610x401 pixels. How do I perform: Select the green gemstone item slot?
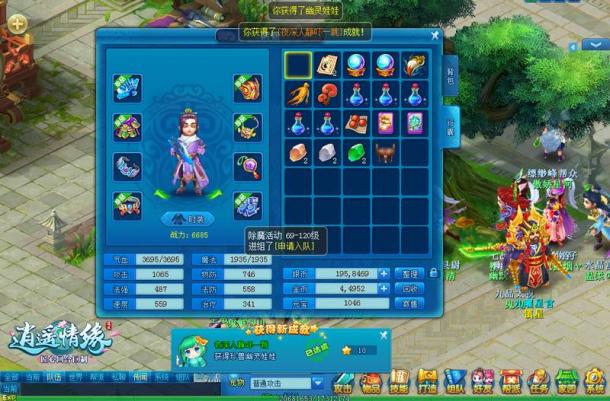pyautogui.click(x=356, y=152)
